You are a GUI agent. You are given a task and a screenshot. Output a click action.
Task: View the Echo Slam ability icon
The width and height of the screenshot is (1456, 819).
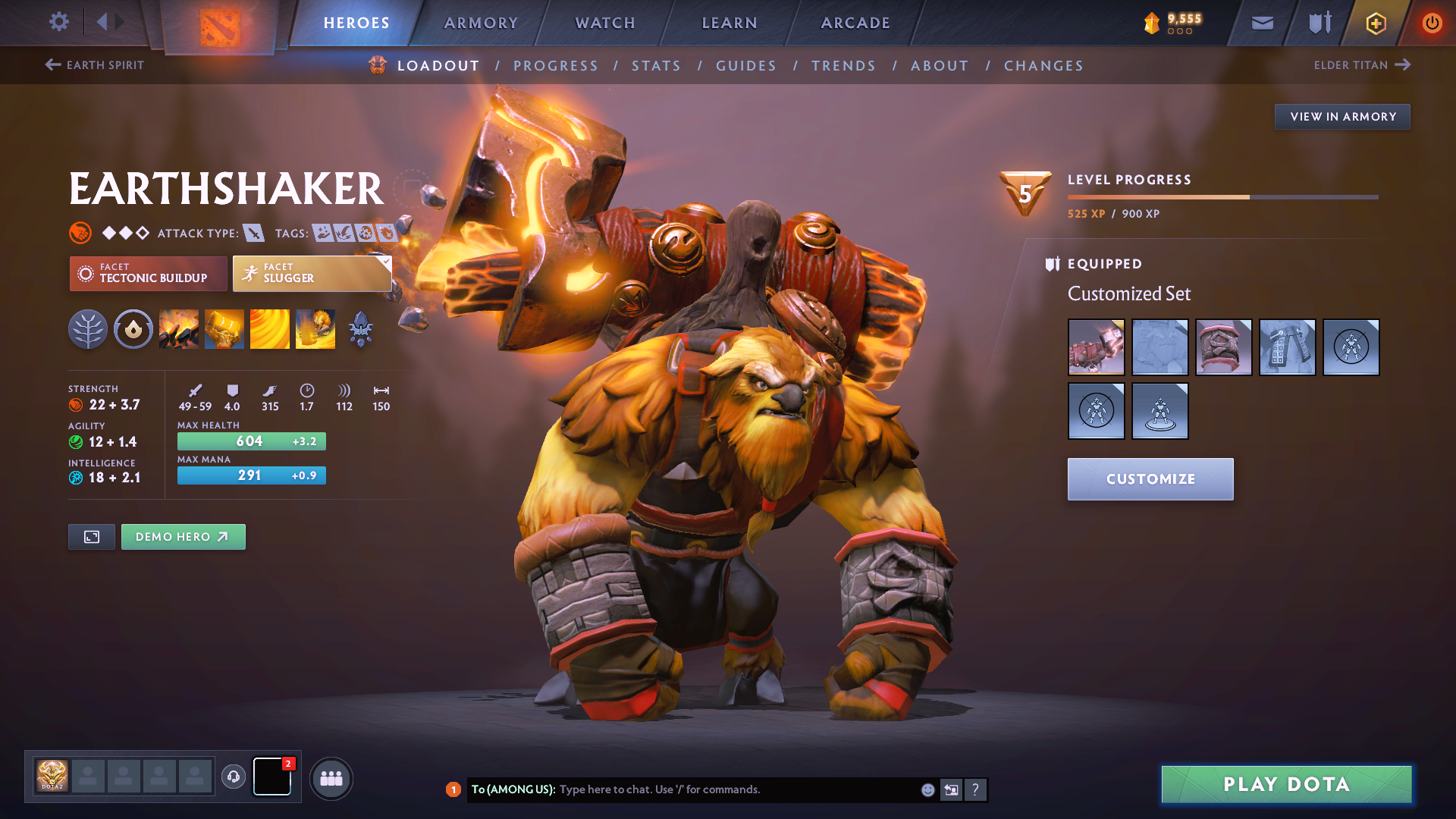point(315,329)
